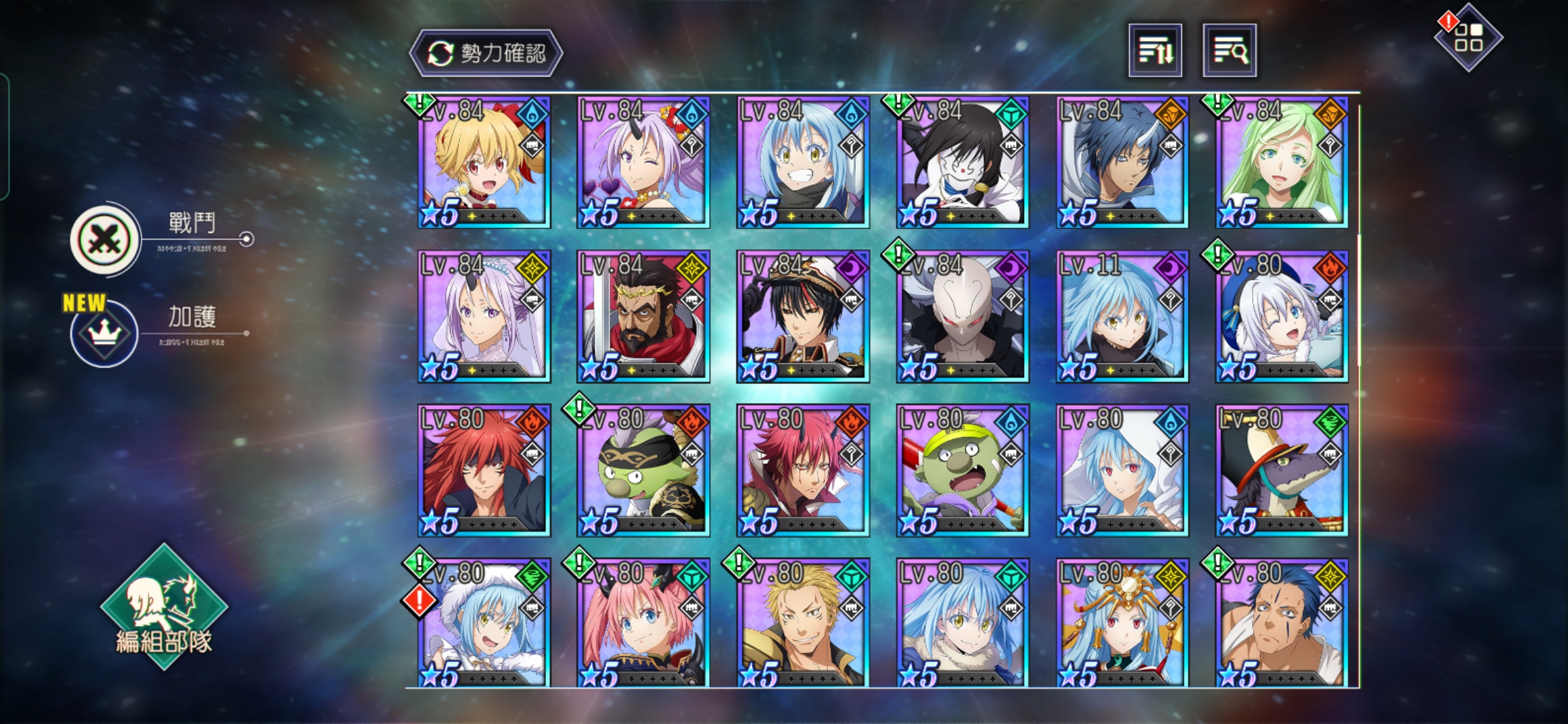Select the blue-haired horned man card
The height and width of the screenshot is (724, 1568).
[1122, 162]
